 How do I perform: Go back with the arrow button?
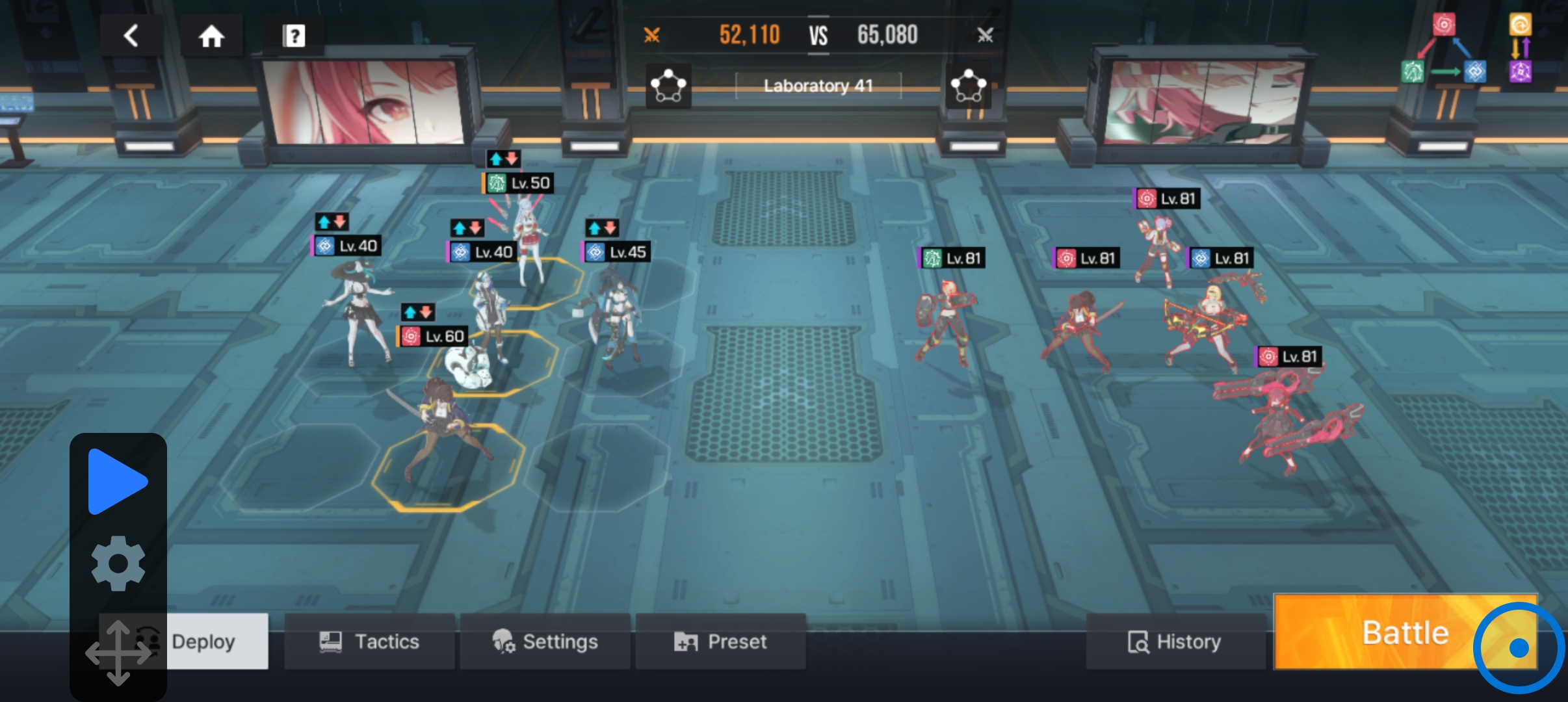tap(131, 36)
